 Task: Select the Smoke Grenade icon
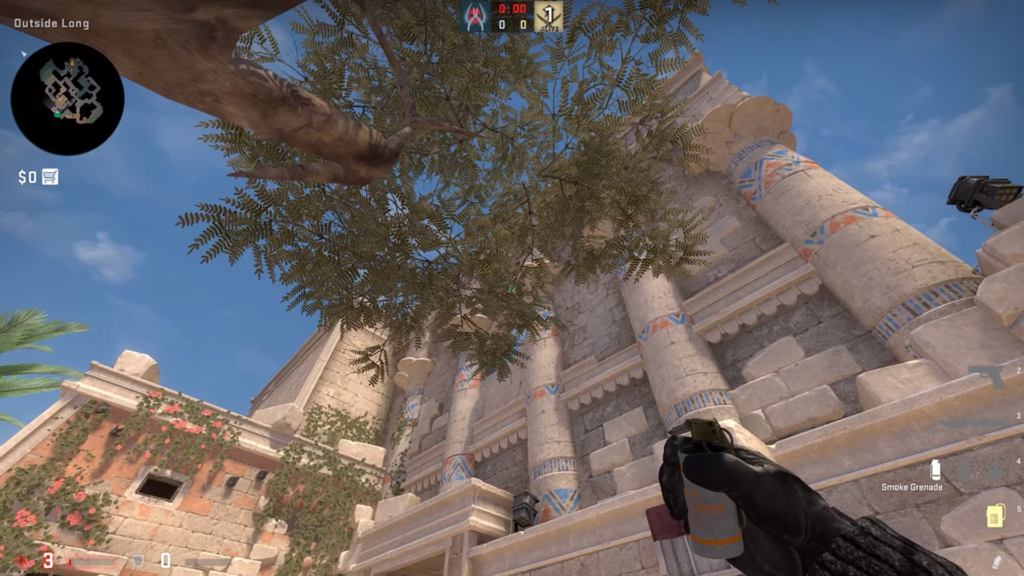coord(936,469)
